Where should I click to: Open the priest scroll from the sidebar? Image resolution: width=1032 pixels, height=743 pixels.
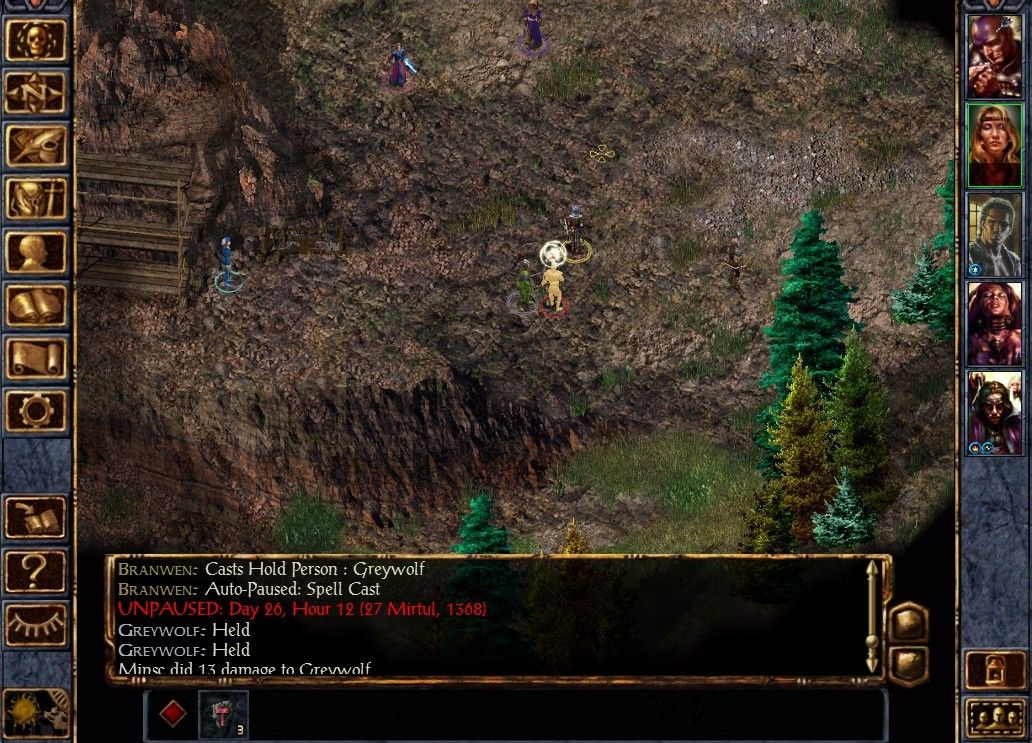[x=36, y=358]
